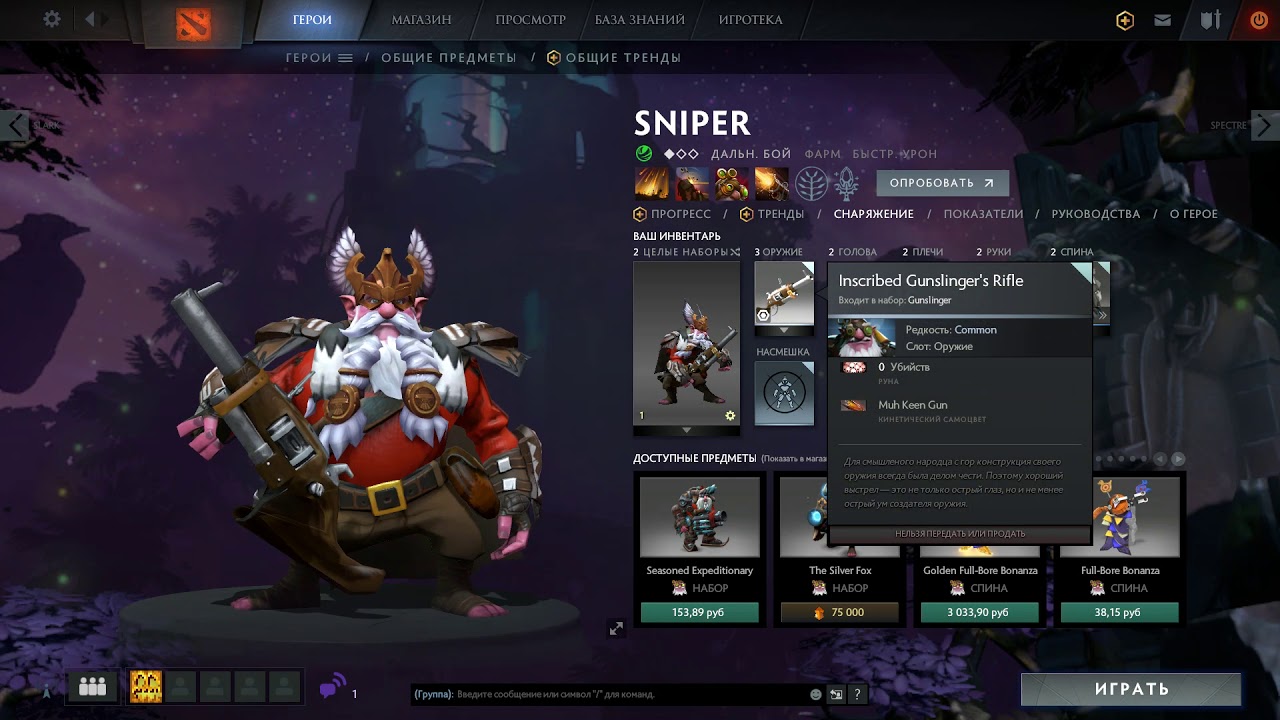The height and width of the screenshot is (720, 1280).
Task: Go to the Просмотр tab
Action: (x=530, y=20)
